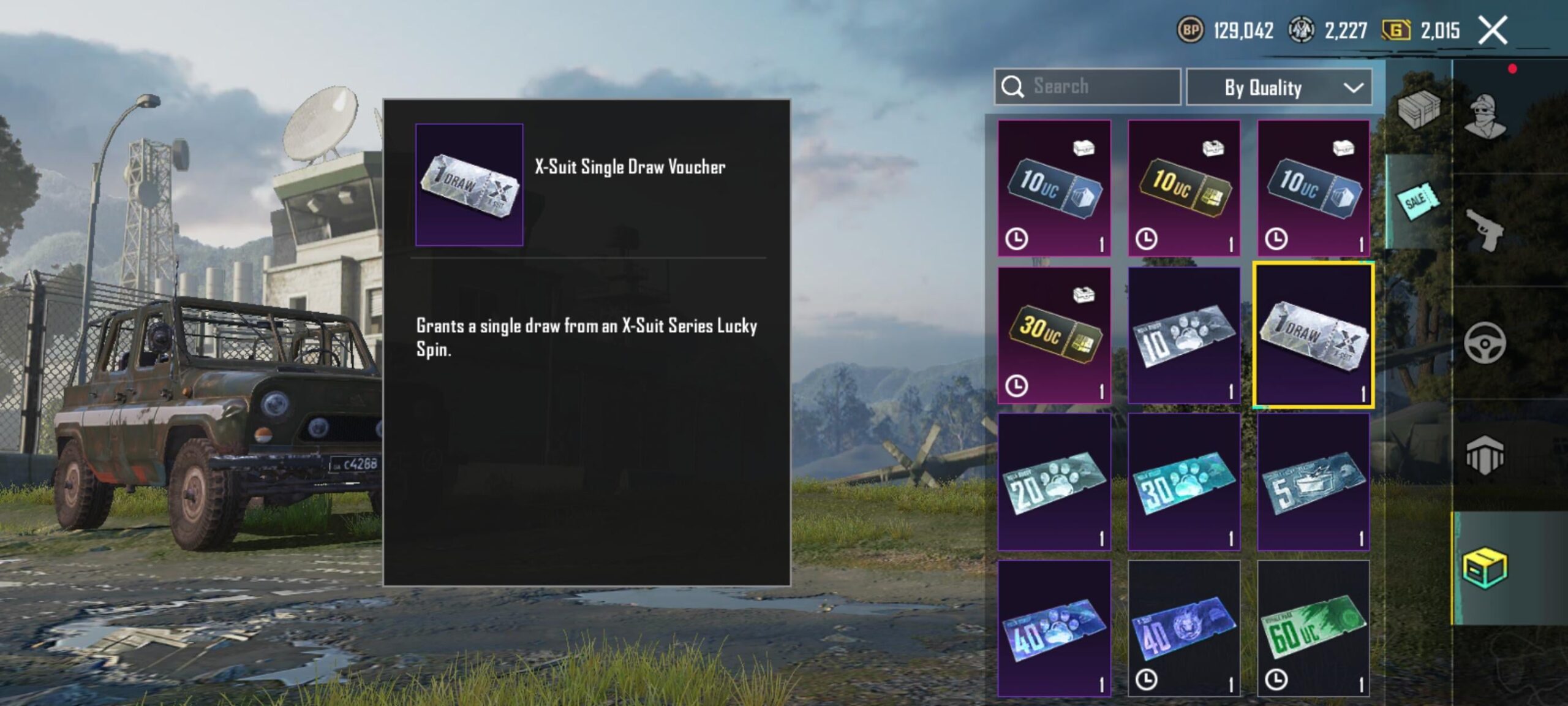Viewport: 1568px width, 706px height.
Task: Click inside the Search input field
Action: [1096, 86]
